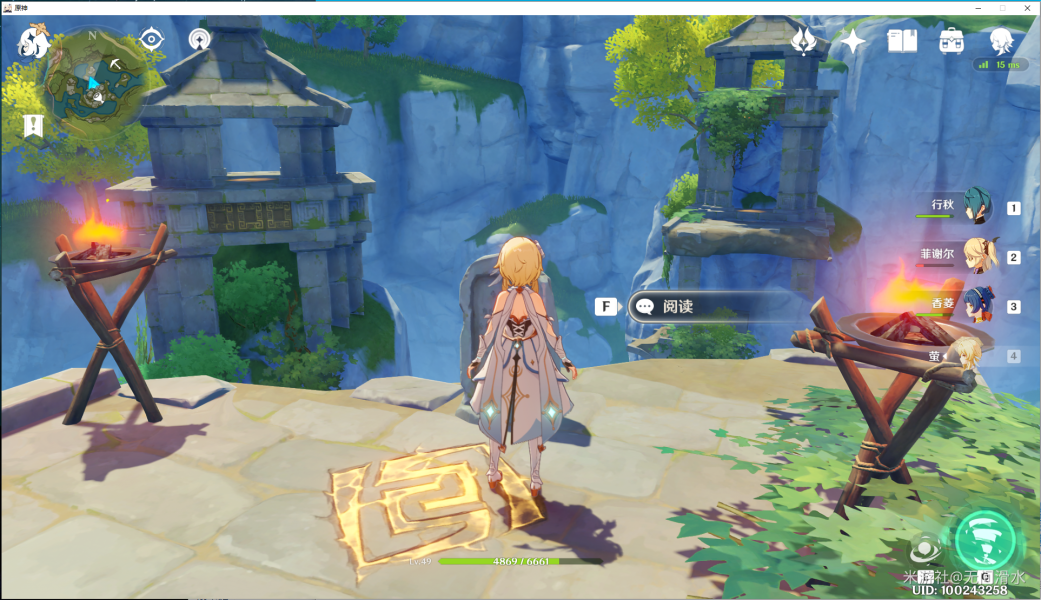Screen dimensions: 1041x600
Task: Click the concentric-ring star icon beside the minimap
Action: (x=200, y=39)
